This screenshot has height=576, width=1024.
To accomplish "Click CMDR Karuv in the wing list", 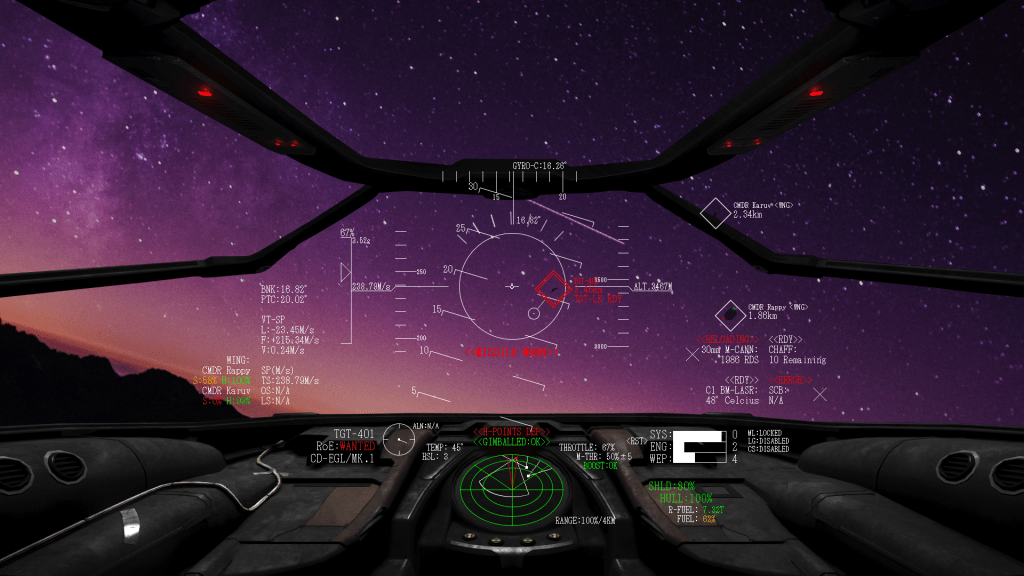I will (x=226, y=391).
